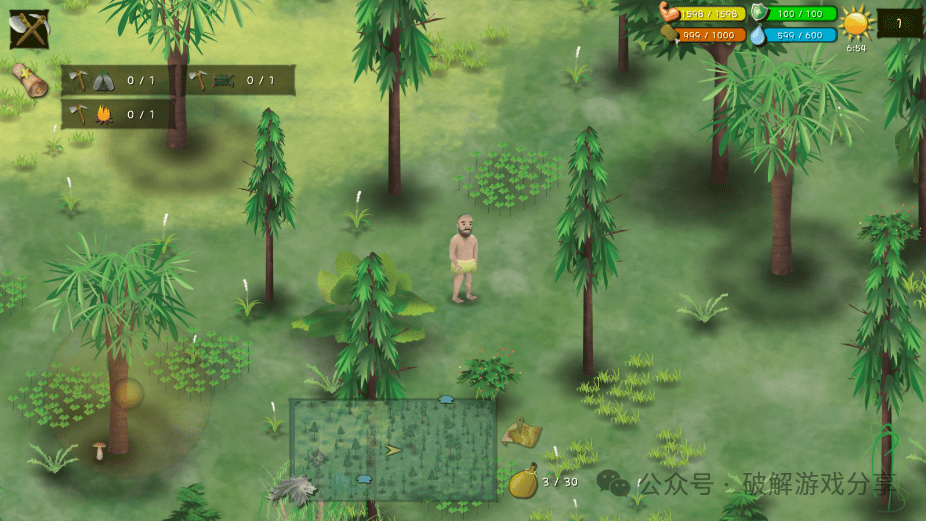Click the day counter box
The image size is (926, 521).
tap(899, 23)
